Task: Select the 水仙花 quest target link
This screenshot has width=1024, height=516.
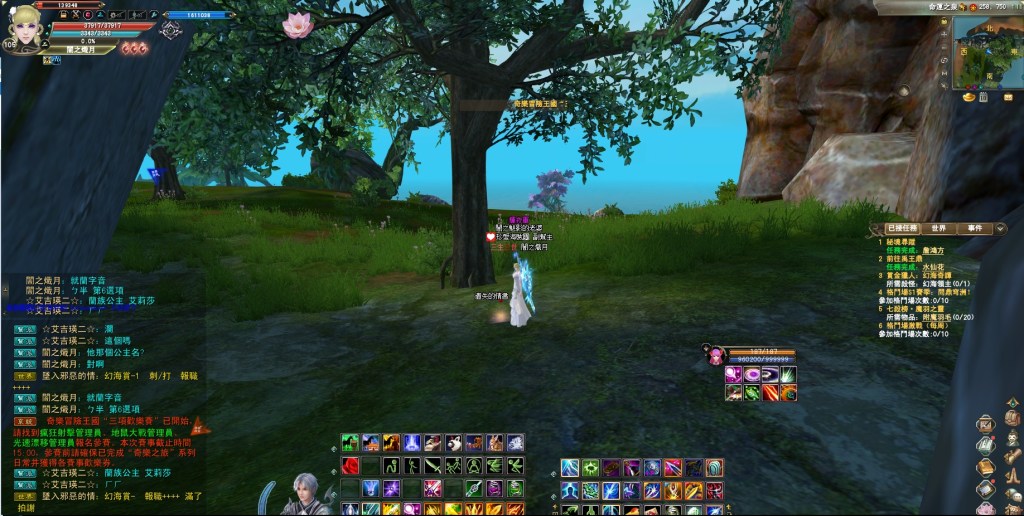Action: click(x=932, y=267)
